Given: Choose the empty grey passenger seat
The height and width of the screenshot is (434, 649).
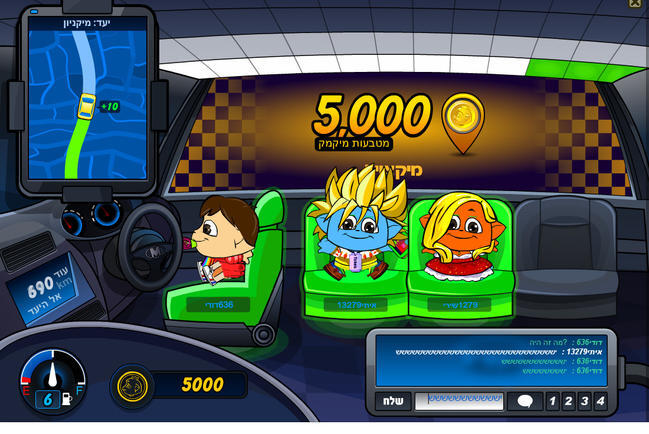Looking at the screenshot, I should coord(567,250).
